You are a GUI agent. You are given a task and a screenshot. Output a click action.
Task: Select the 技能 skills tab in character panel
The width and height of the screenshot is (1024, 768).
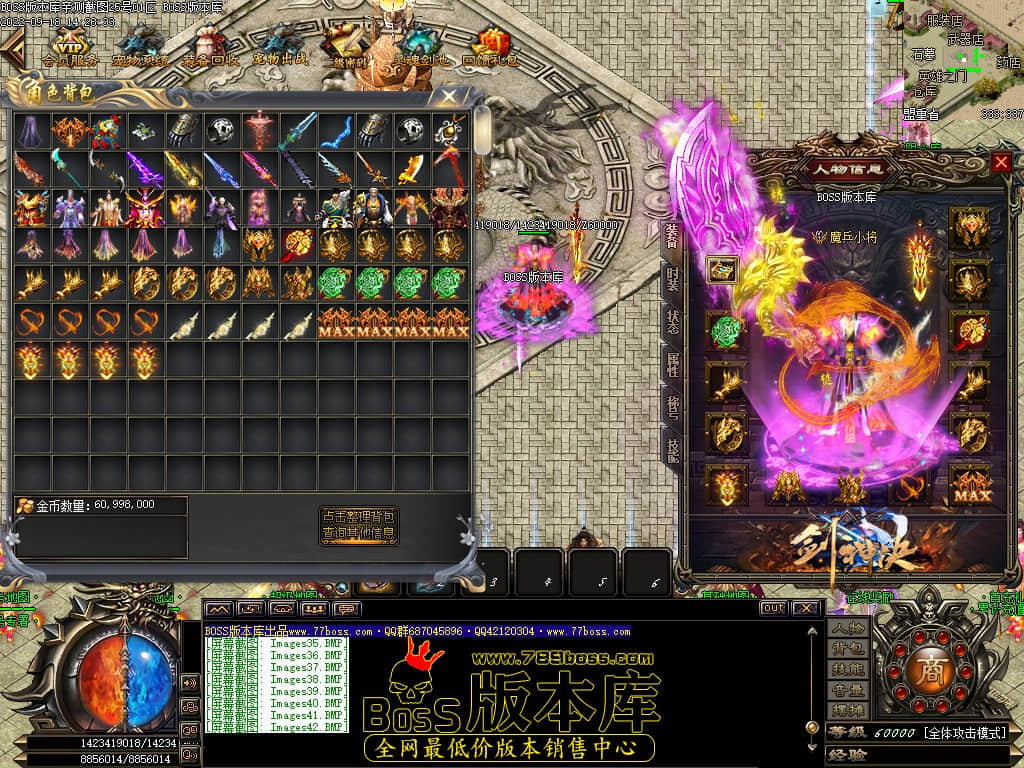click(x=673, y=452)
